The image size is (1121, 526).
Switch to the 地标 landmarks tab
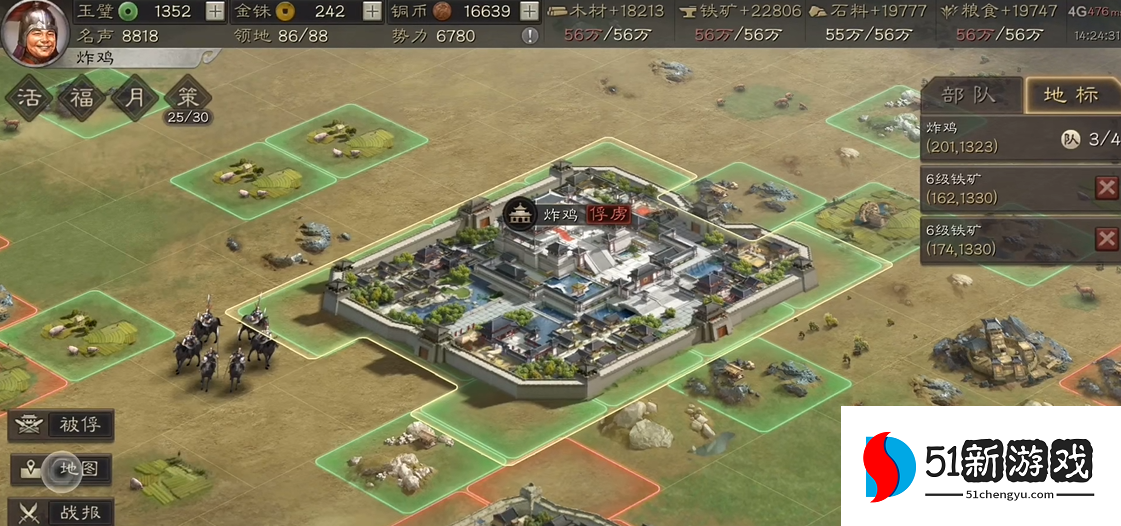(x=1071, y=95)
